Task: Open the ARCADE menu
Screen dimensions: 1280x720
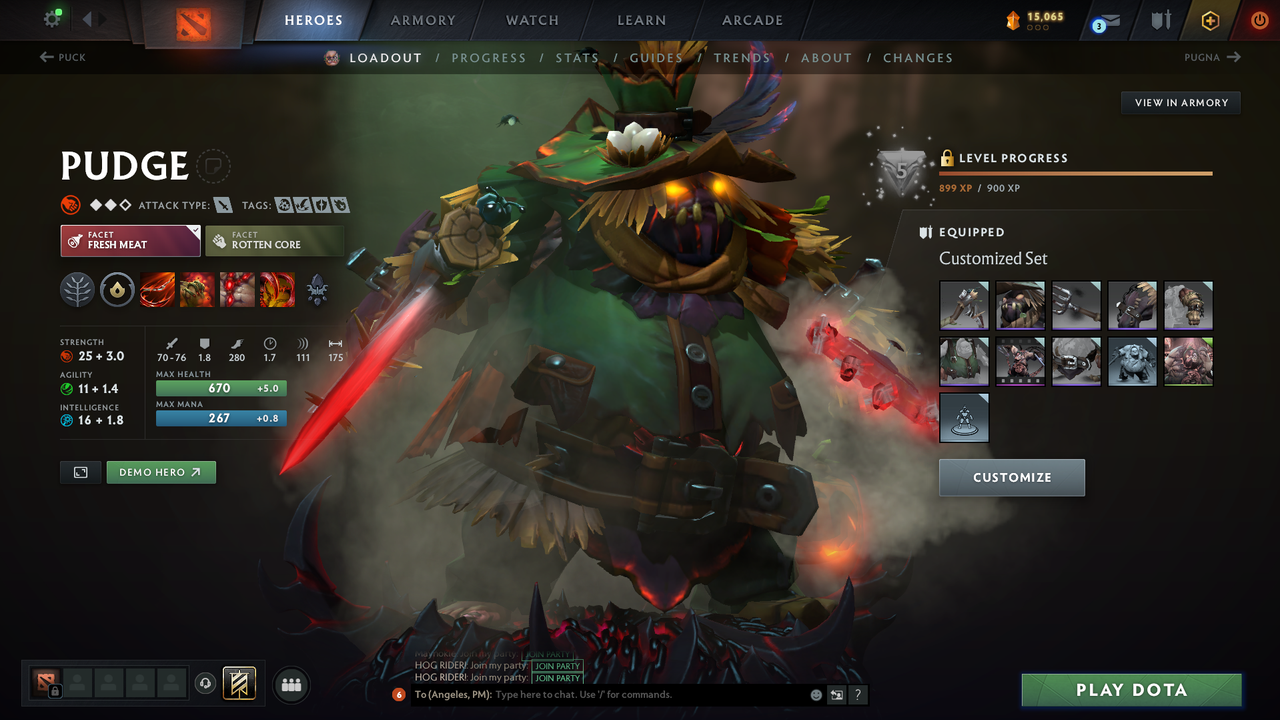Action: [752, 20]
